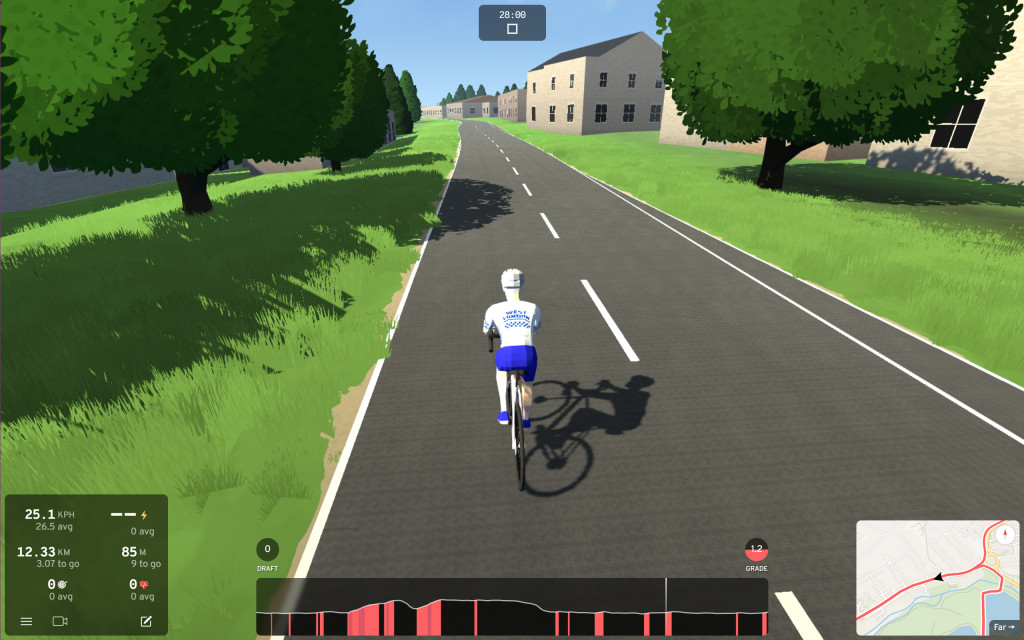Screen dimensions: 1024x640
Task: Toggle the video camera view icon
Action: [x=59, y=621]
